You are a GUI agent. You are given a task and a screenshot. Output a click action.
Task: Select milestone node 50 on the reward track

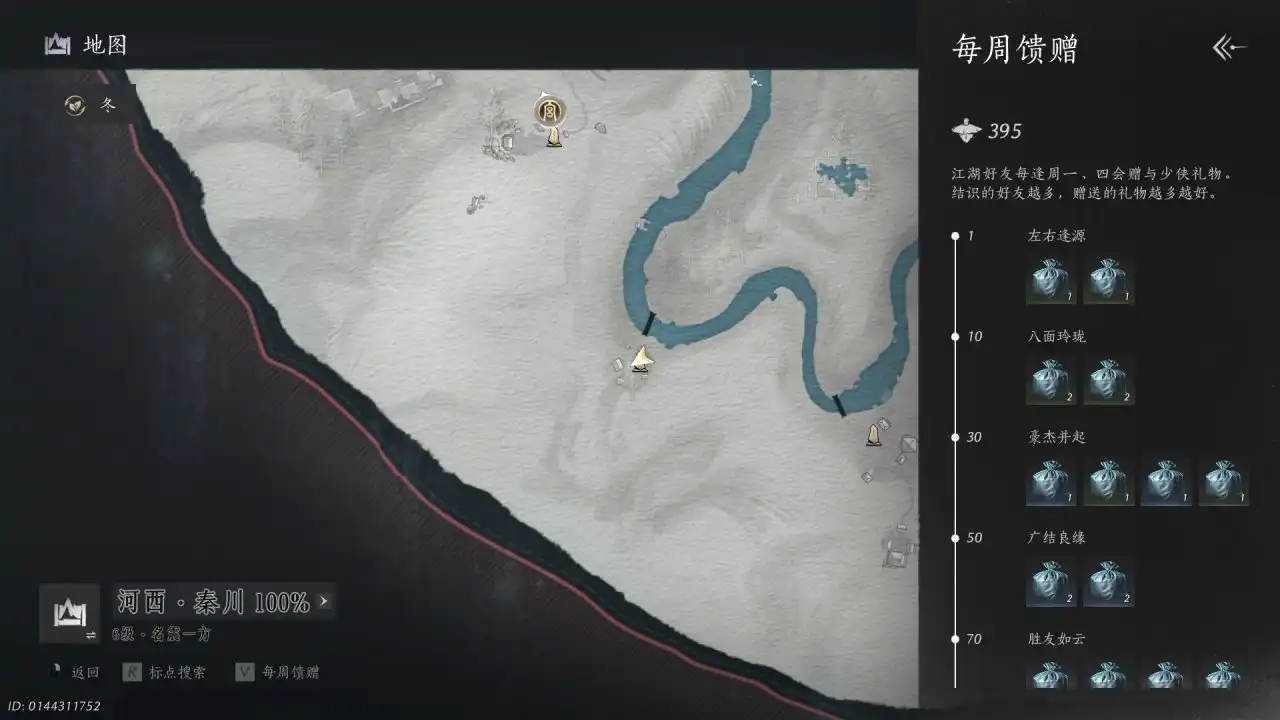956,537
